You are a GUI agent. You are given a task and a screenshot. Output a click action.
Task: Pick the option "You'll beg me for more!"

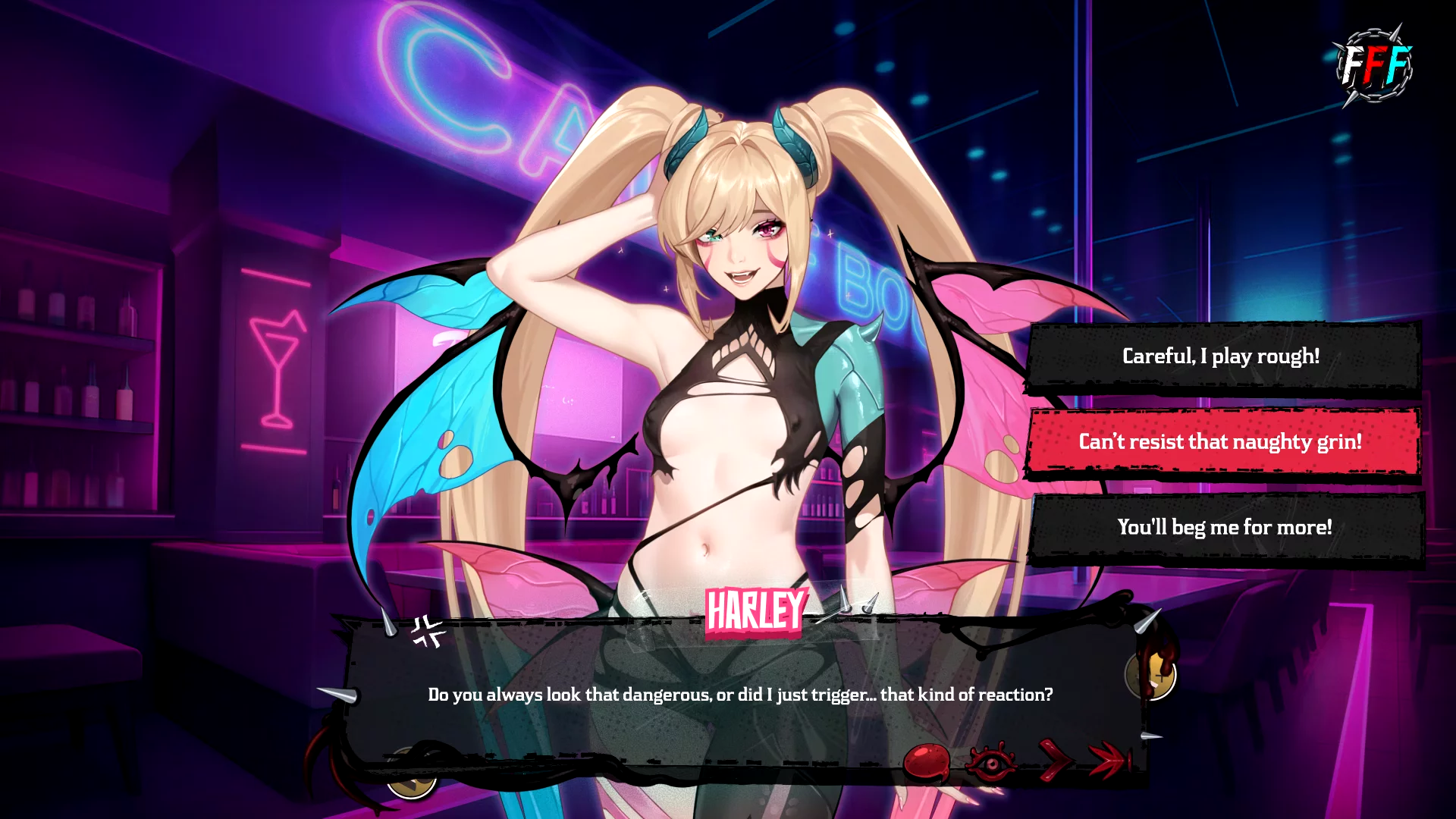[1224, 528]
